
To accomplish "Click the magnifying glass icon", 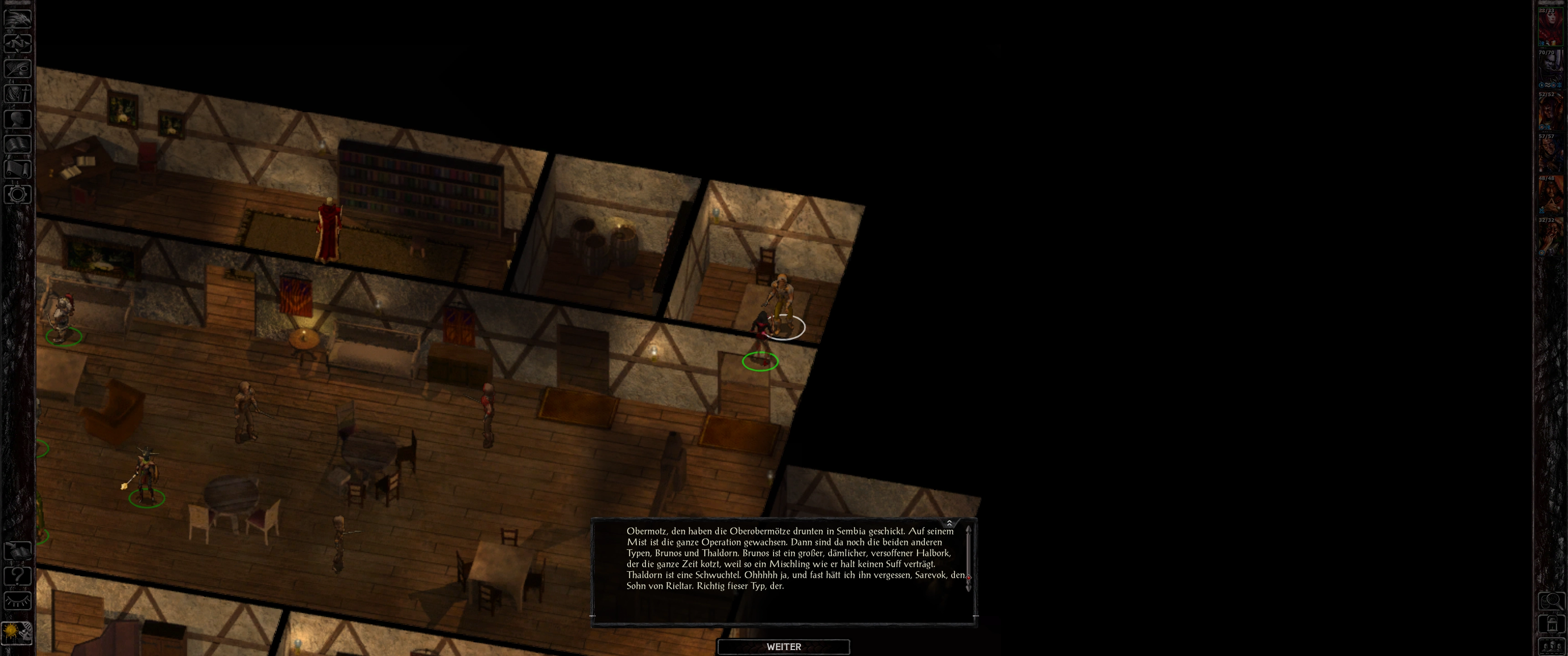I will pyautogui.click(x=1551, y=601).
